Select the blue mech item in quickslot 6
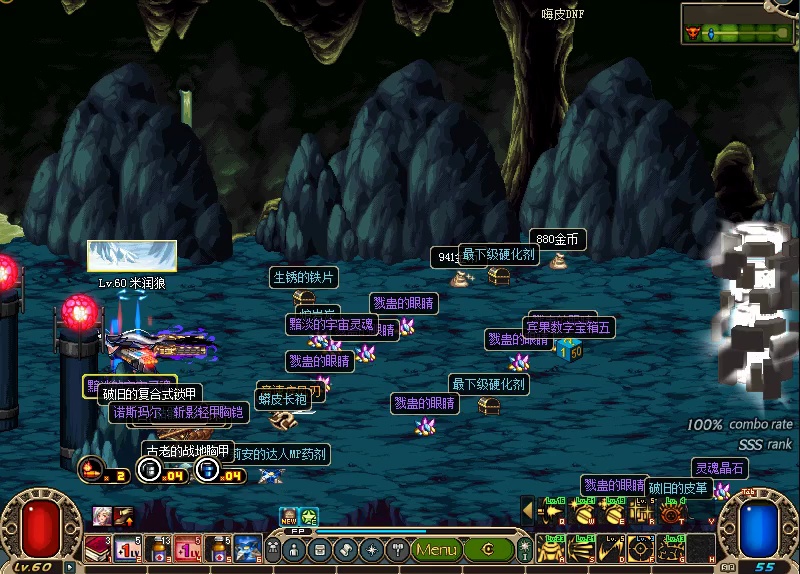This screenshot has width=800, height=574. [247, 548]
